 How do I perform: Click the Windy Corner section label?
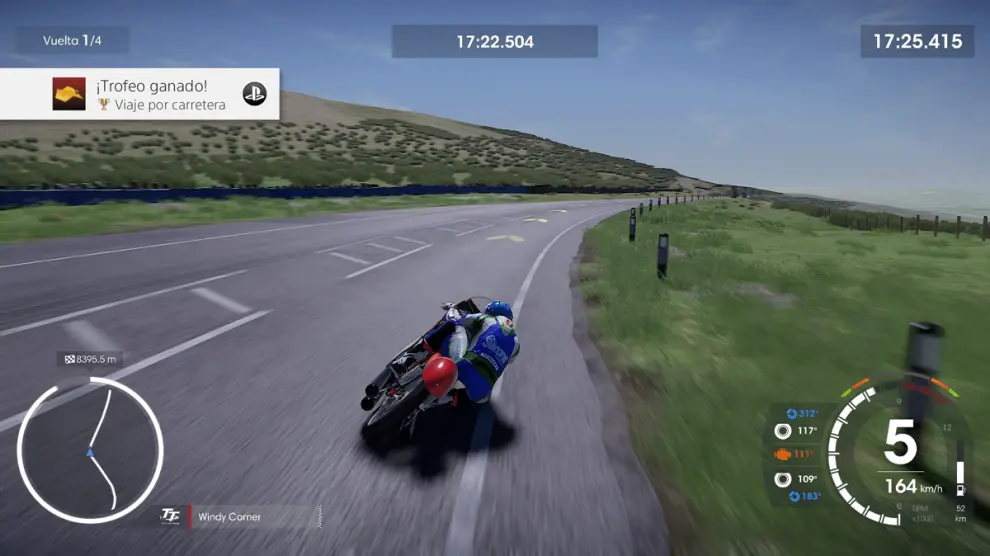[x=229, y=517]
